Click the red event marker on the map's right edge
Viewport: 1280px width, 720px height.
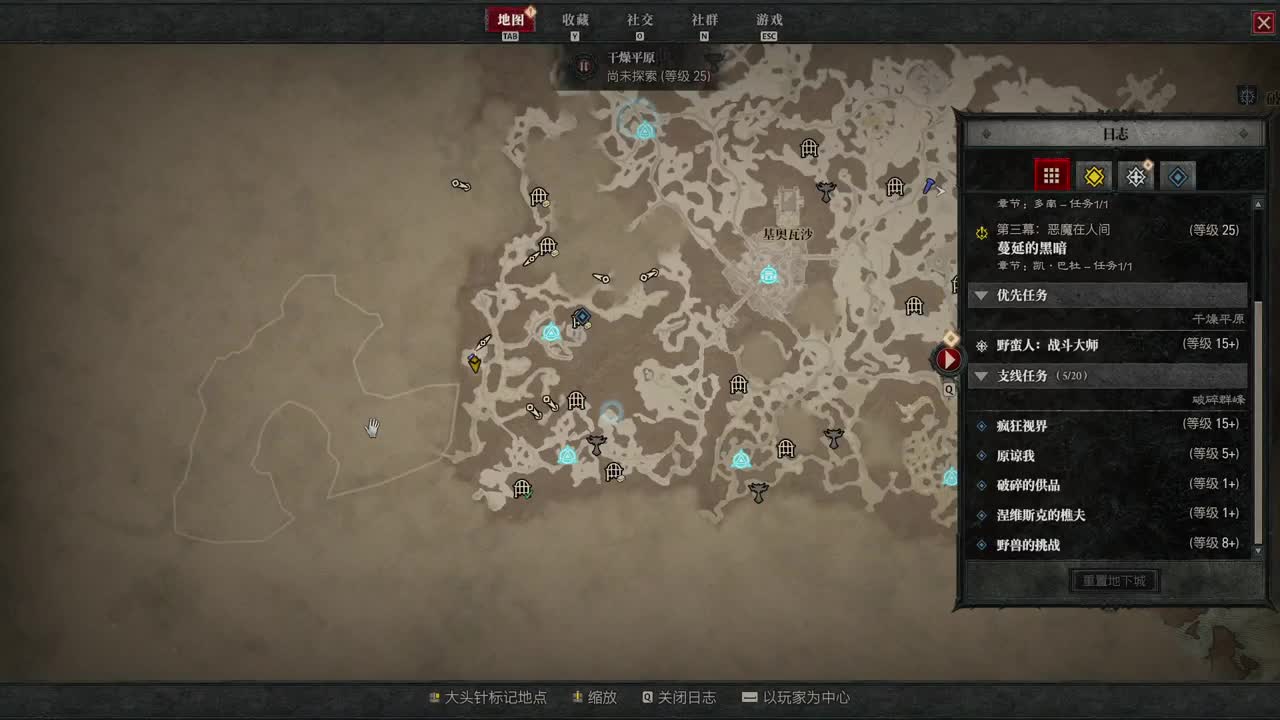tap(948, 359)
